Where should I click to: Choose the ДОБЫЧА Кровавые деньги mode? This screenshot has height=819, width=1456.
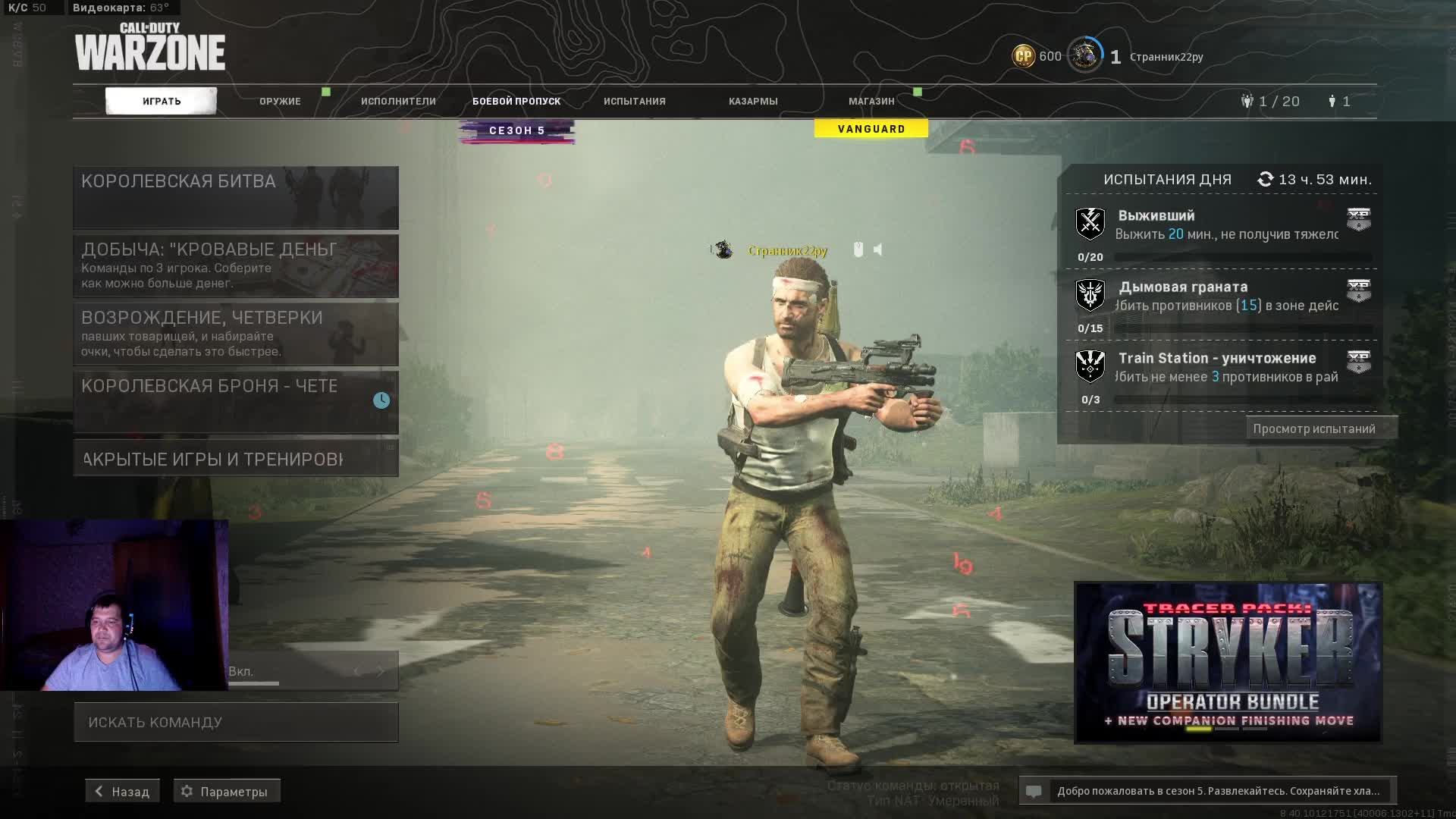tap(236, 265)
